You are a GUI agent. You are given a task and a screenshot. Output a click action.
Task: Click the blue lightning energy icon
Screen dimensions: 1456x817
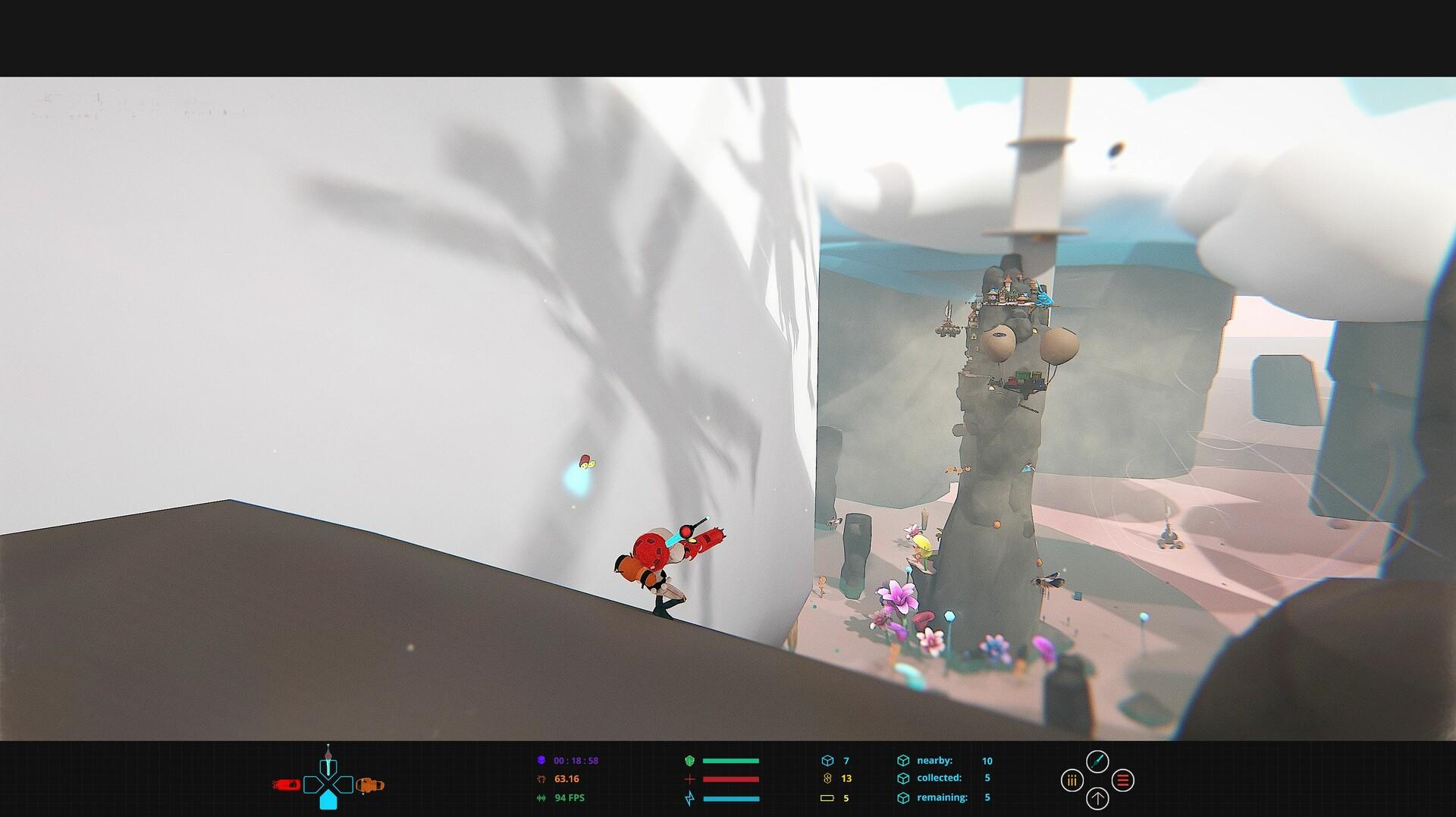690,798
